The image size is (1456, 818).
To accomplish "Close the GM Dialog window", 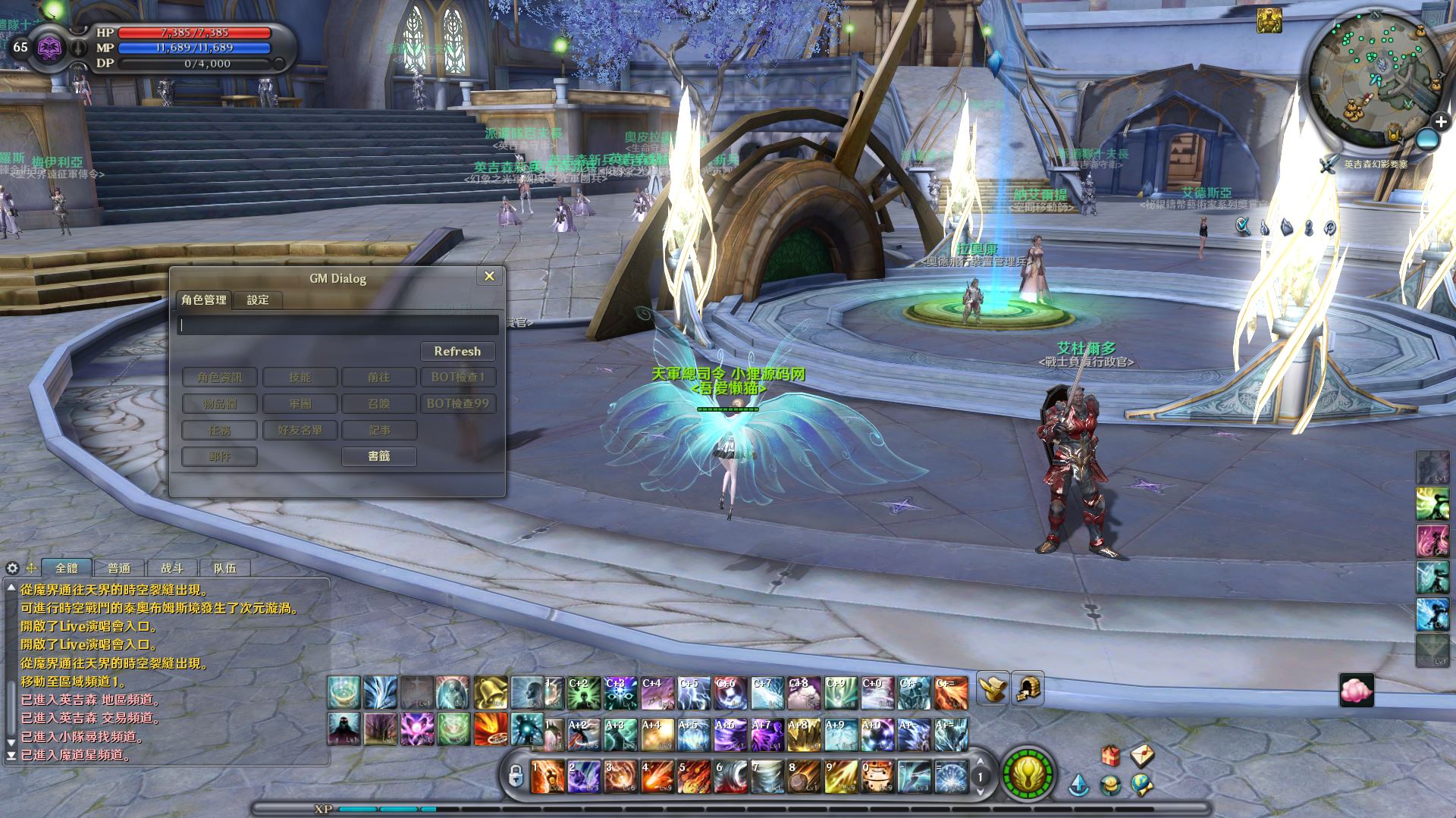I will coord(489,277).
